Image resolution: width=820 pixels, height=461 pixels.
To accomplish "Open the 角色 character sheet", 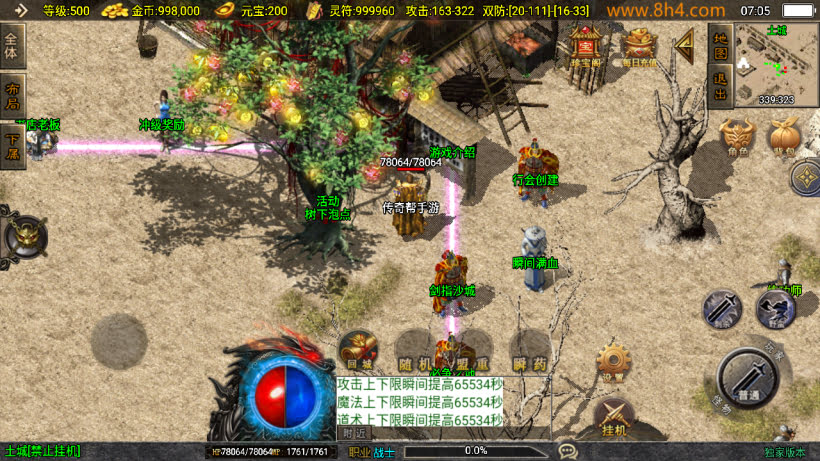I will pyautogui.click(x=736, y=138).
